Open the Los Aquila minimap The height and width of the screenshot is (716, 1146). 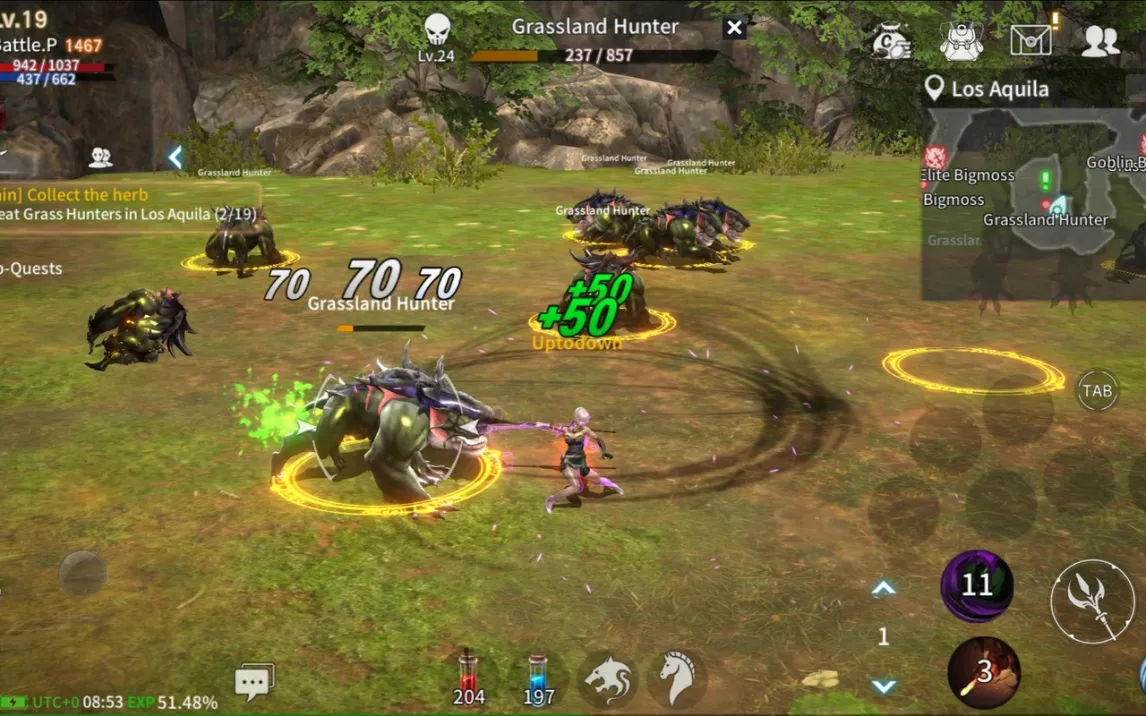pyautogui.click(x=1033, y=200)
